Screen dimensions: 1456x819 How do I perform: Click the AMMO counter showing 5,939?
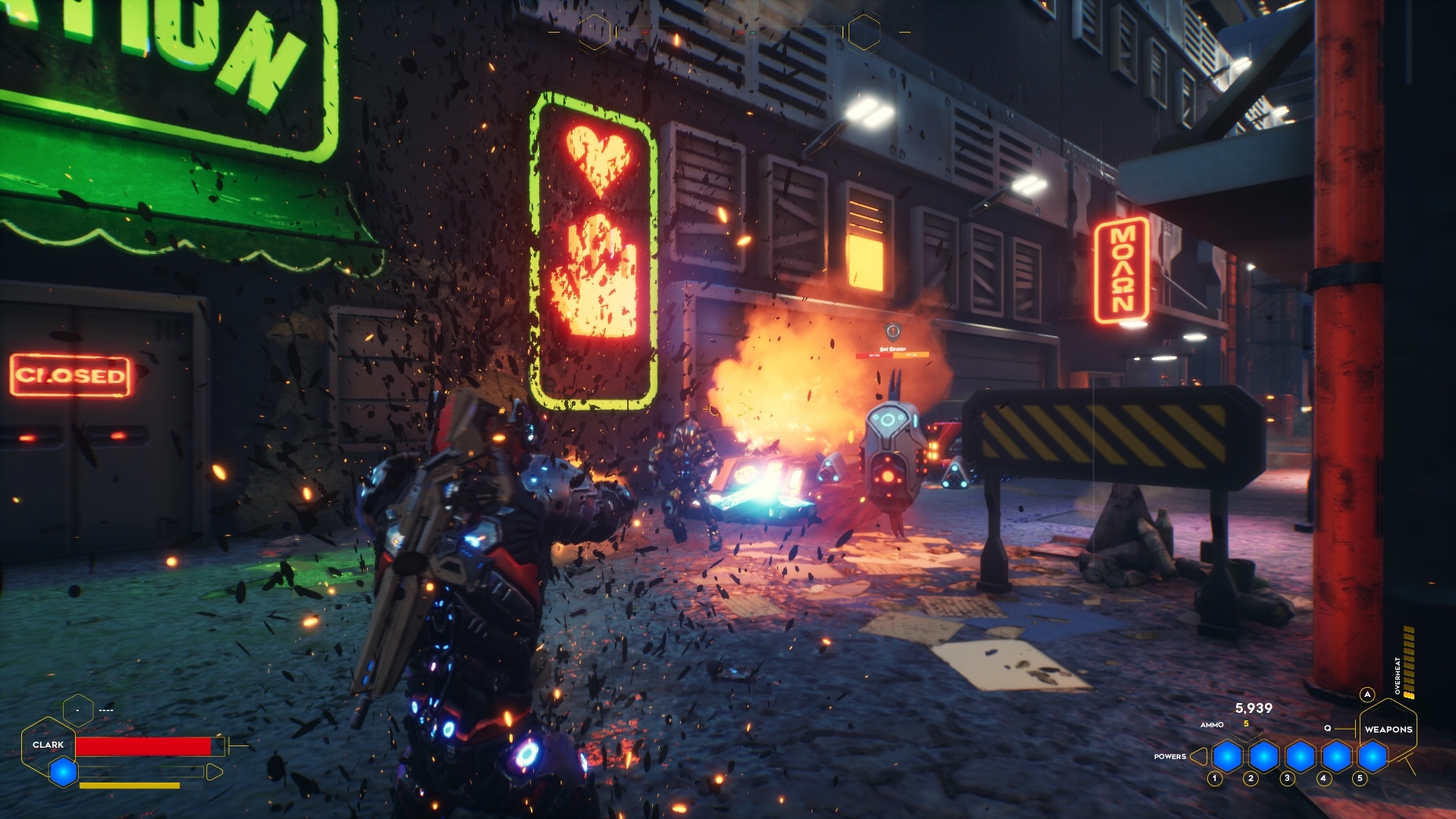click(x=1254, y=708)
